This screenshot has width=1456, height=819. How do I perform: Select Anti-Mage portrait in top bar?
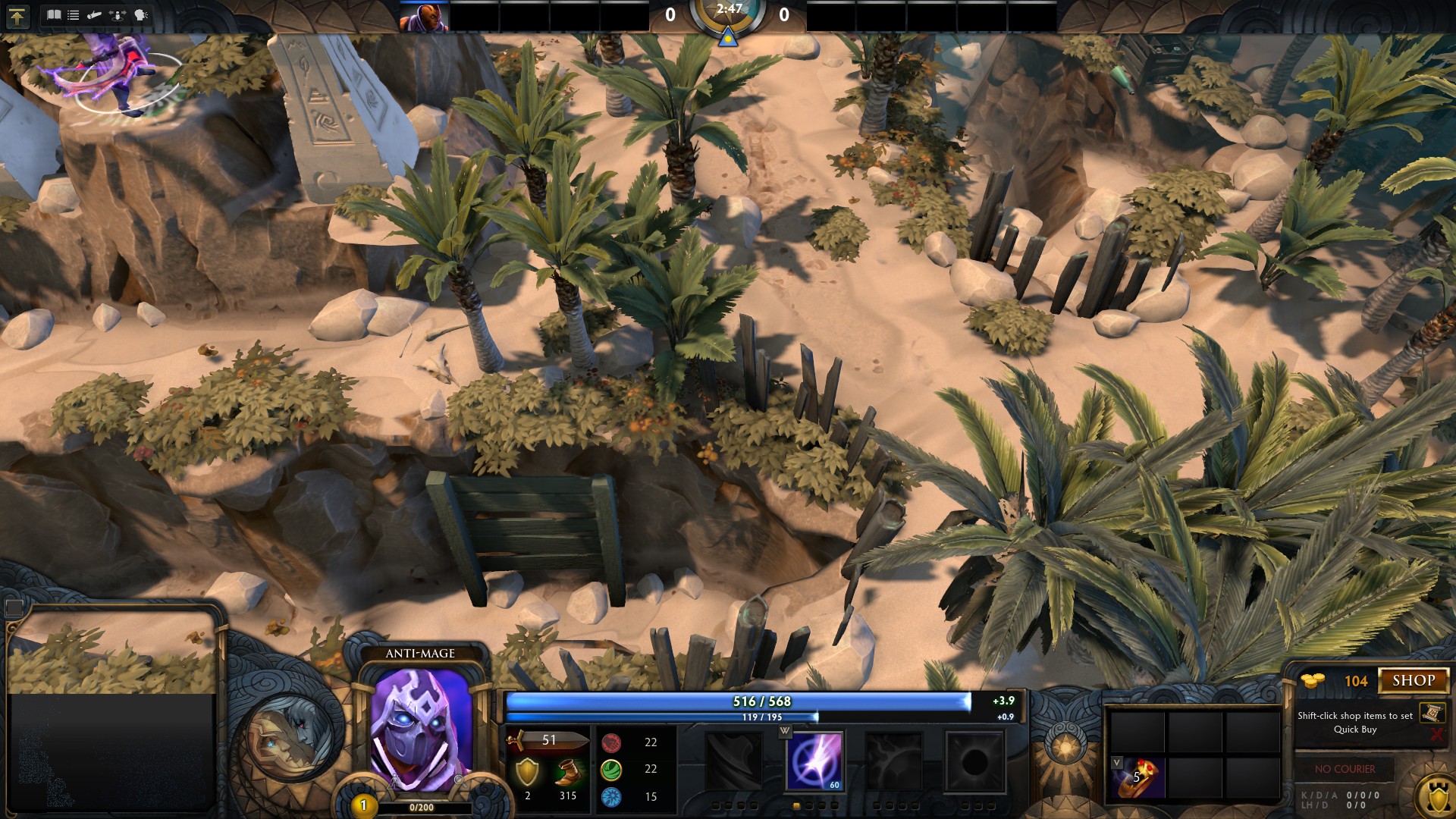point(424,17)
